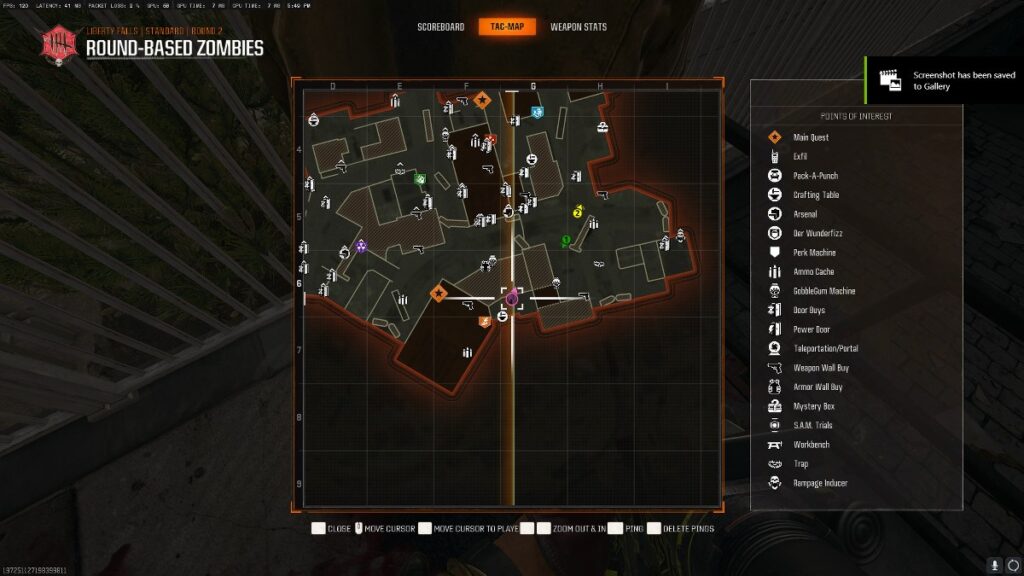1024x576 pixels.
Task: Choose Main Quest in the legend
Action: coord(811,137)
